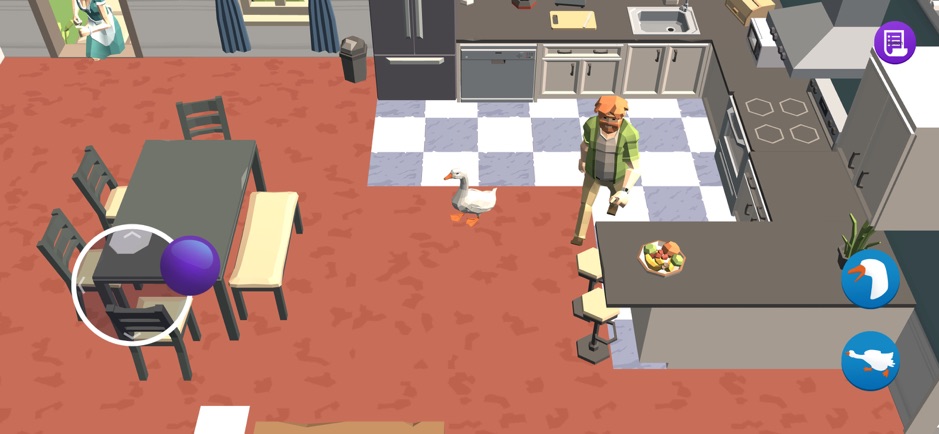Tap the purple joystick knob
The width and height of the screenshot is (939, 434).
[x=190, y=265]
